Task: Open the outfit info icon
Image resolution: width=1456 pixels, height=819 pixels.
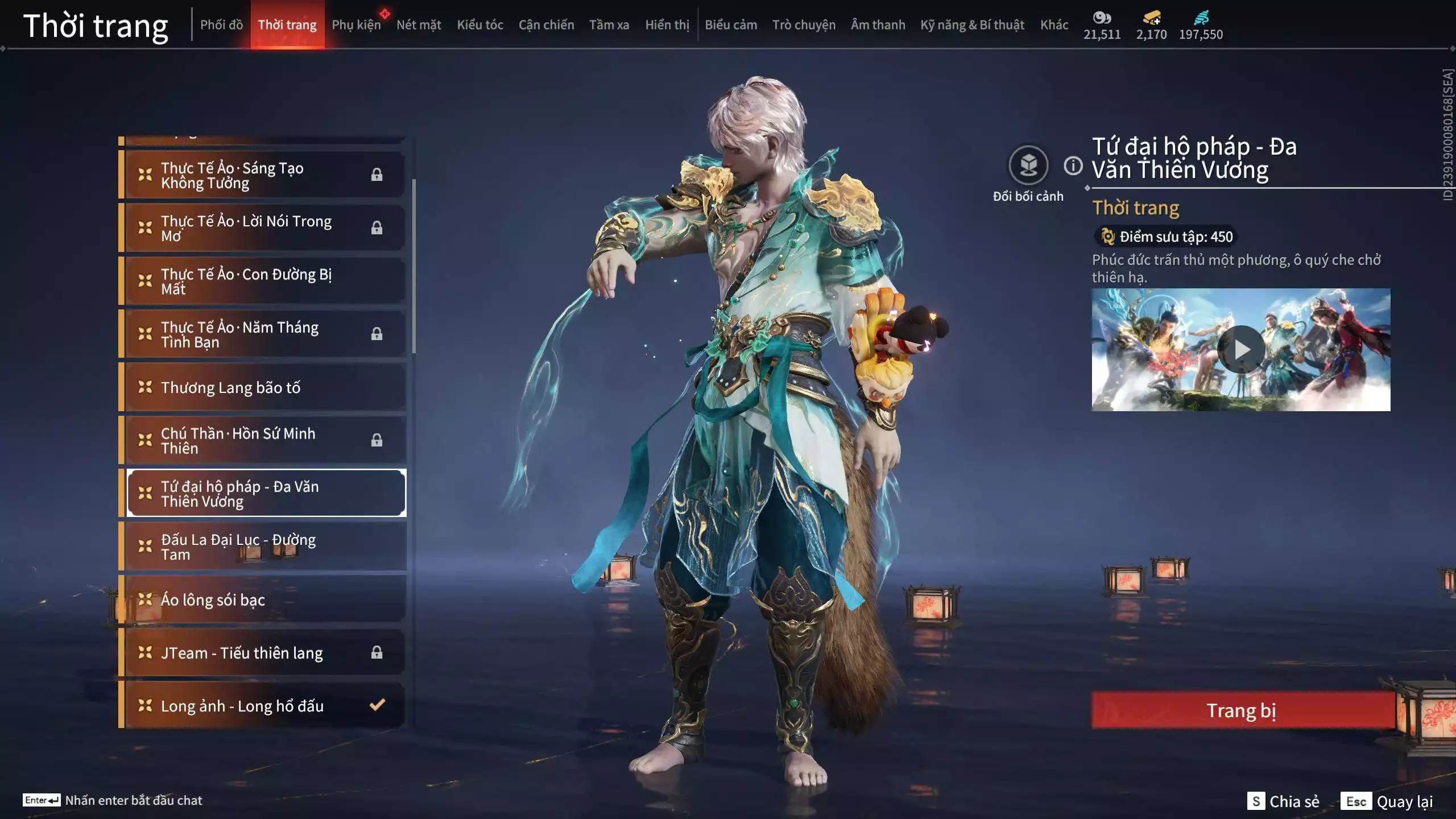Action: (x=1073, y=166)
